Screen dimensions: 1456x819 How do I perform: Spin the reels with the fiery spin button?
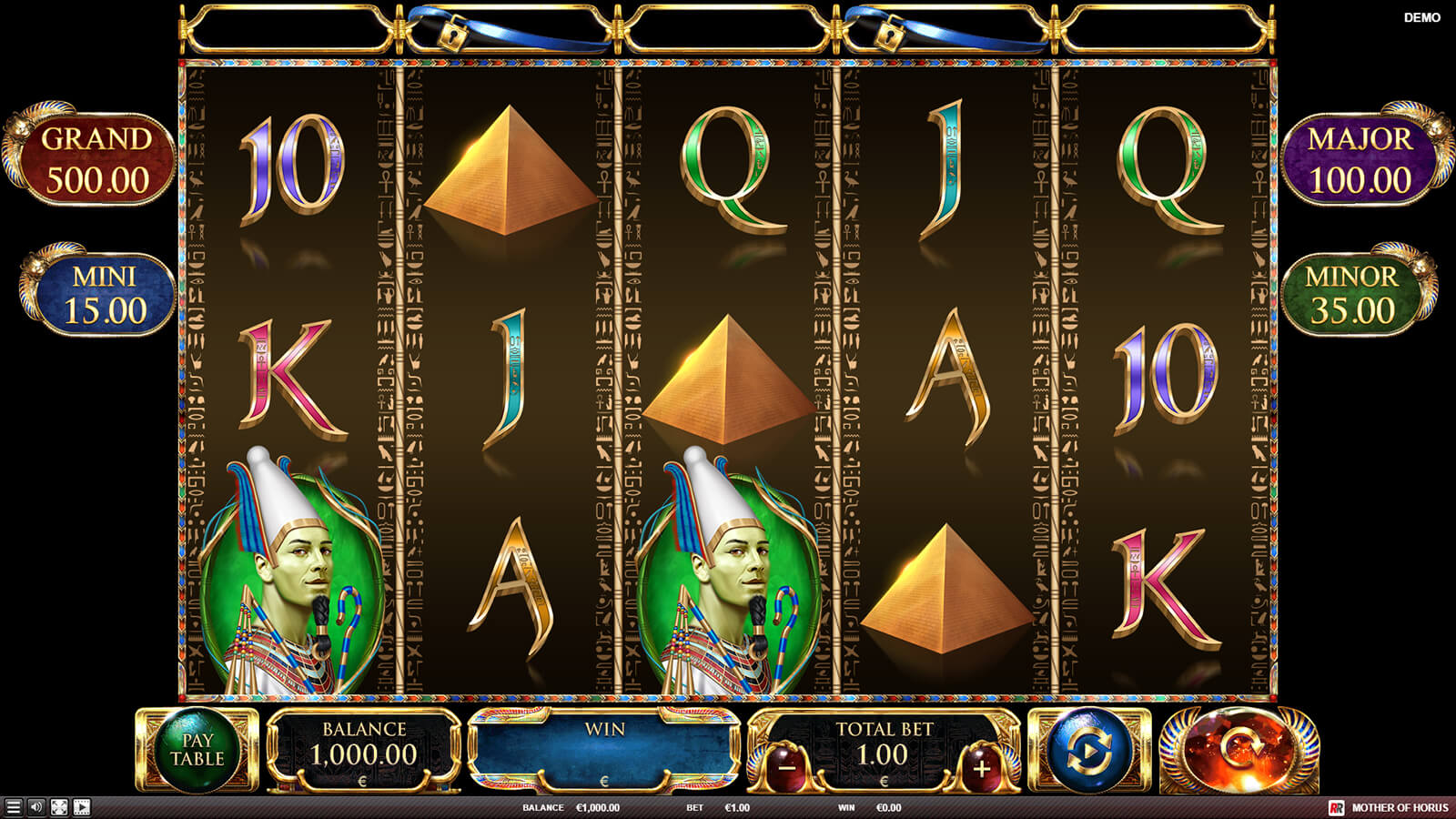pyautogui.click(x=1239, y=751)
